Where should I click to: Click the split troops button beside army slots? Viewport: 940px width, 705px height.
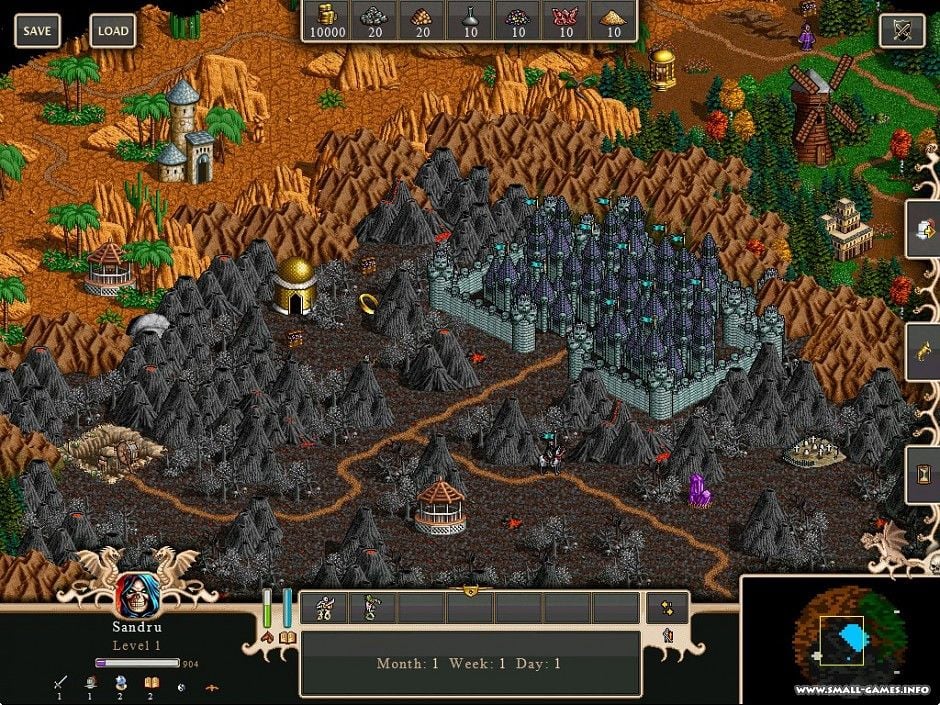click(x=666, y=607)
